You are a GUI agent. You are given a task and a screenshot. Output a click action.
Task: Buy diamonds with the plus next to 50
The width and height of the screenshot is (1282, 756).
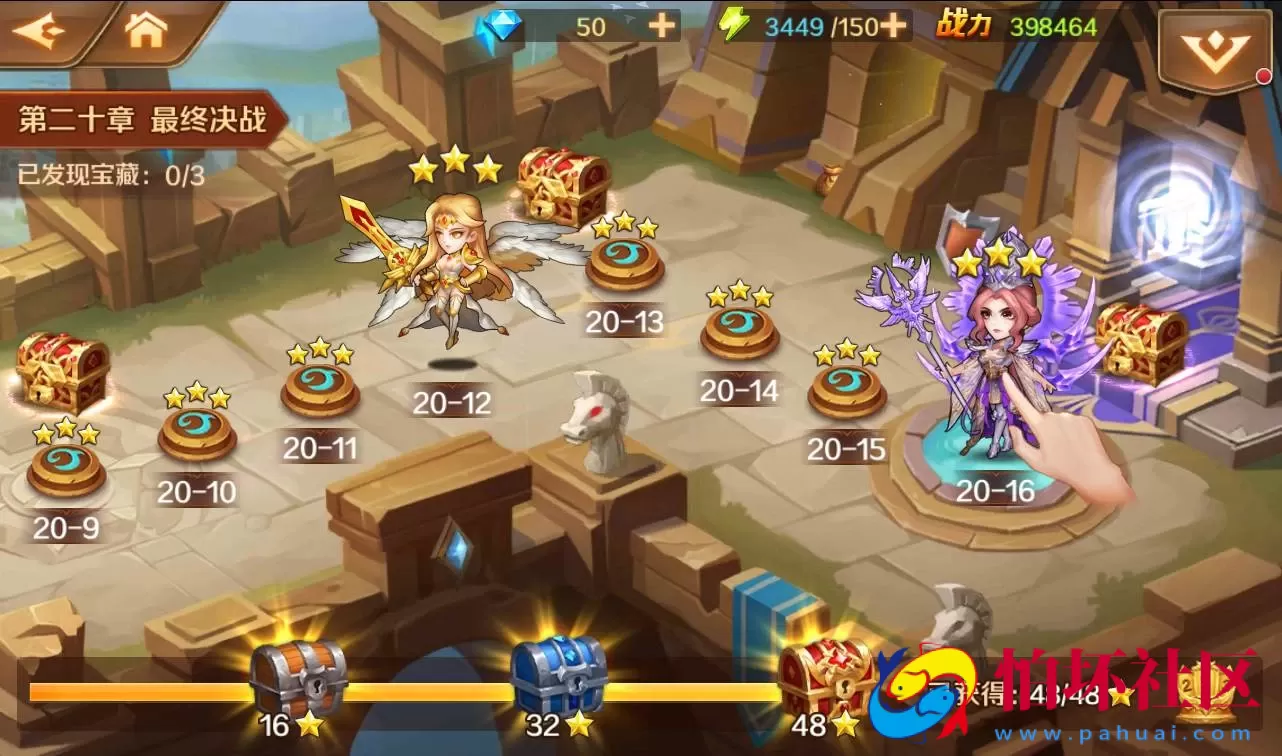660,26
